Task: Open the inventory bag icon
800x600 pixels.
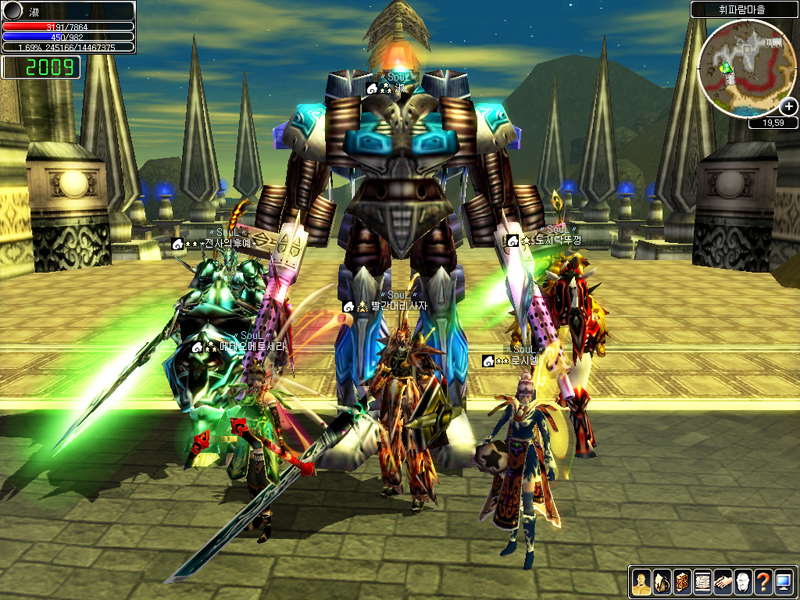Action: 661,582
